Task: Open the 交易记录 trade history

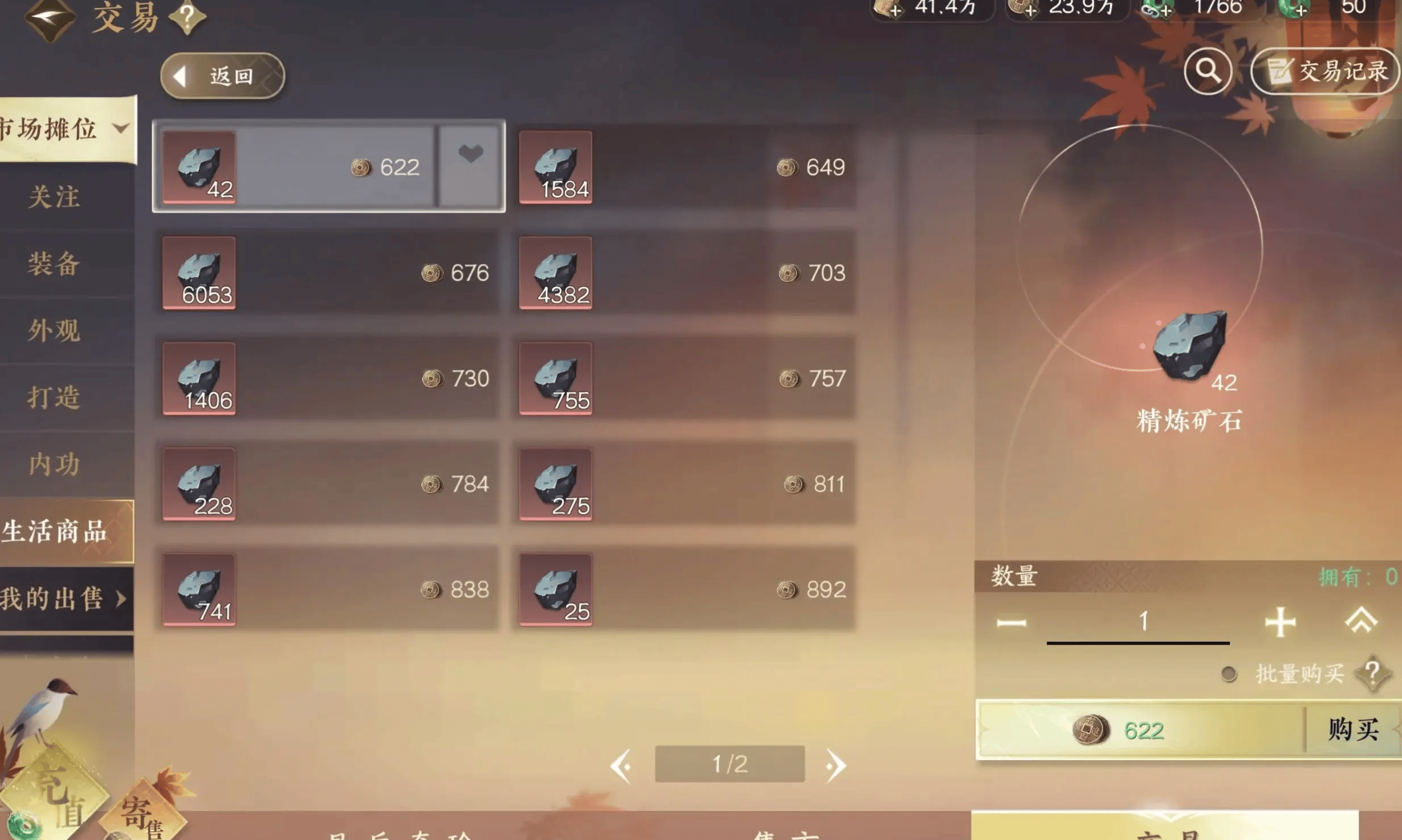Action: (1326, 71)
